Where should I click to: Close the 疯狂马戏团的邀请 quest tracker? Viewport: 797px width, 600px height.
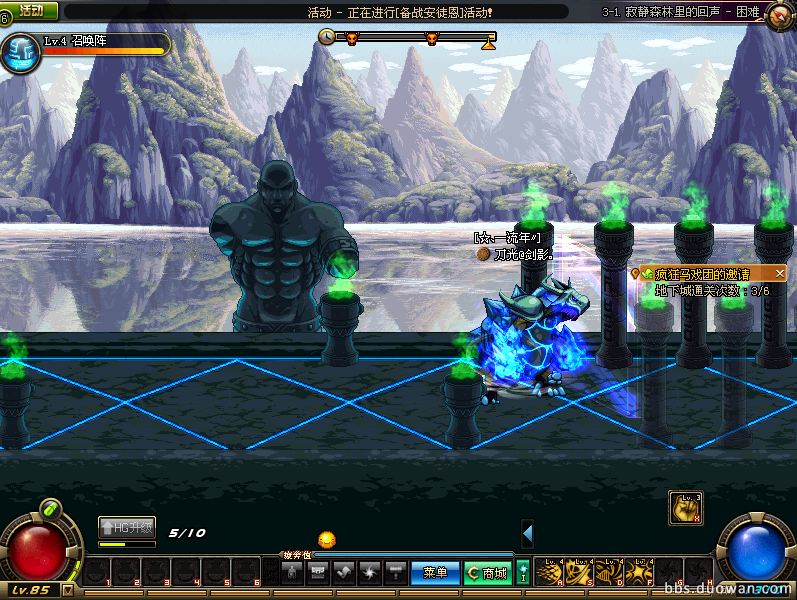click(x=780, y=272)
